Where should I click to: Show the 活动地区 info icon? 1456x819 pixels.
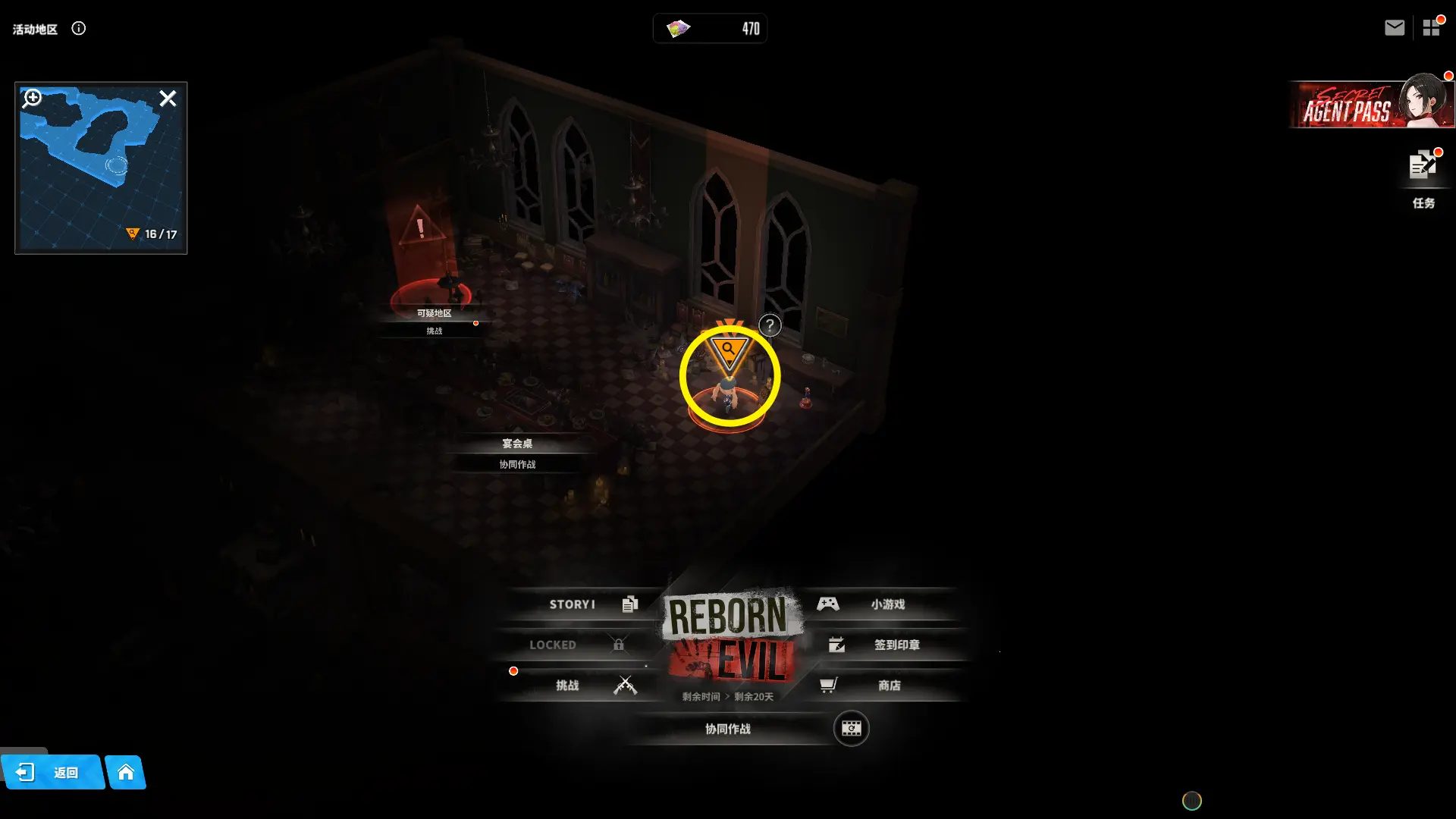click(x=79, y=29)
